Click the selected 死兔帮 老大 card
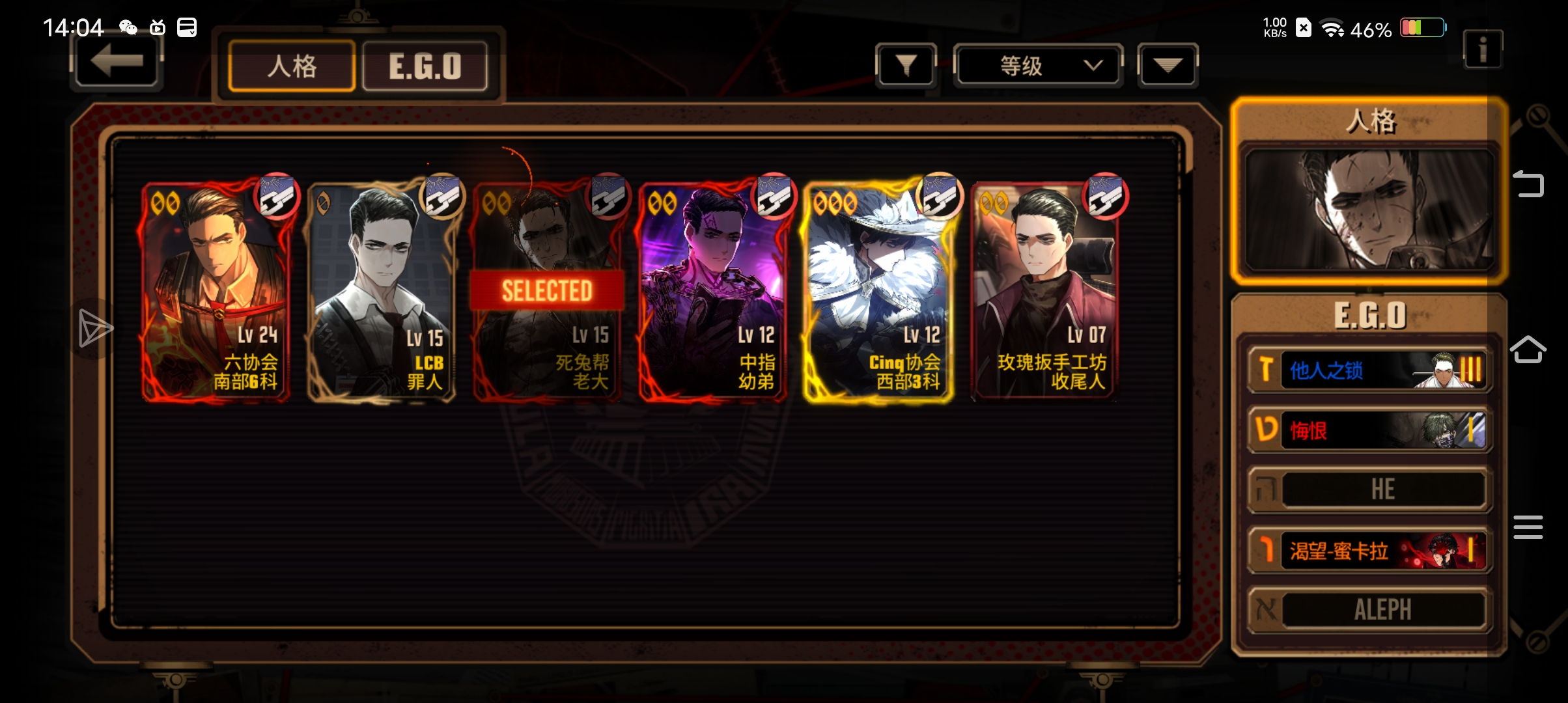 tap(547, 291)
